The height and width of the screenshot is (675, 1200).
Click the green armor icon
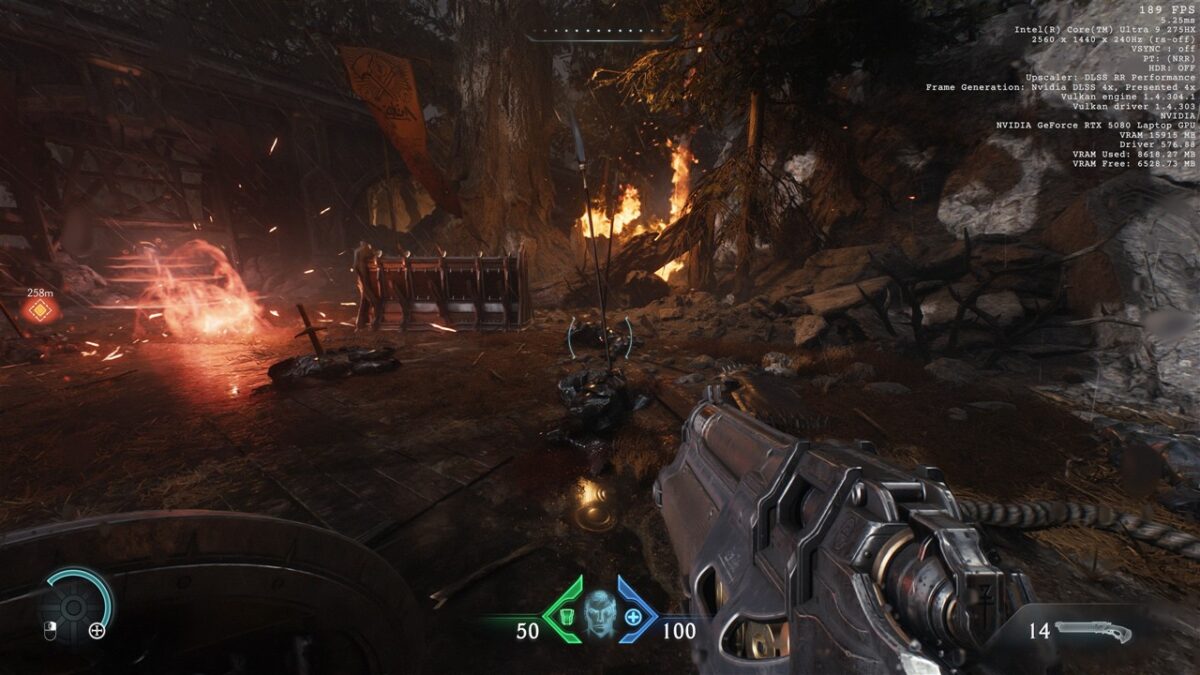tap(565, 615)
